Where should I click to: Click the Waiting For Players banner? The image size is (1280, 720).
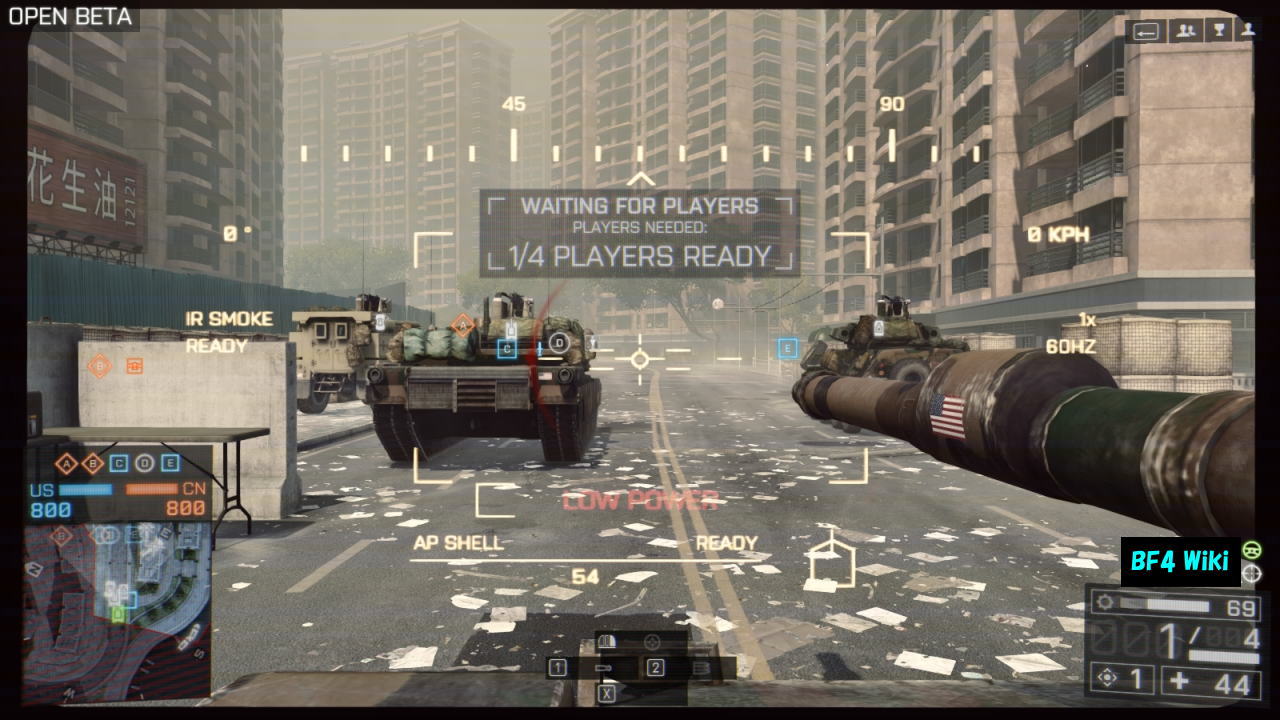pos(640,232)
